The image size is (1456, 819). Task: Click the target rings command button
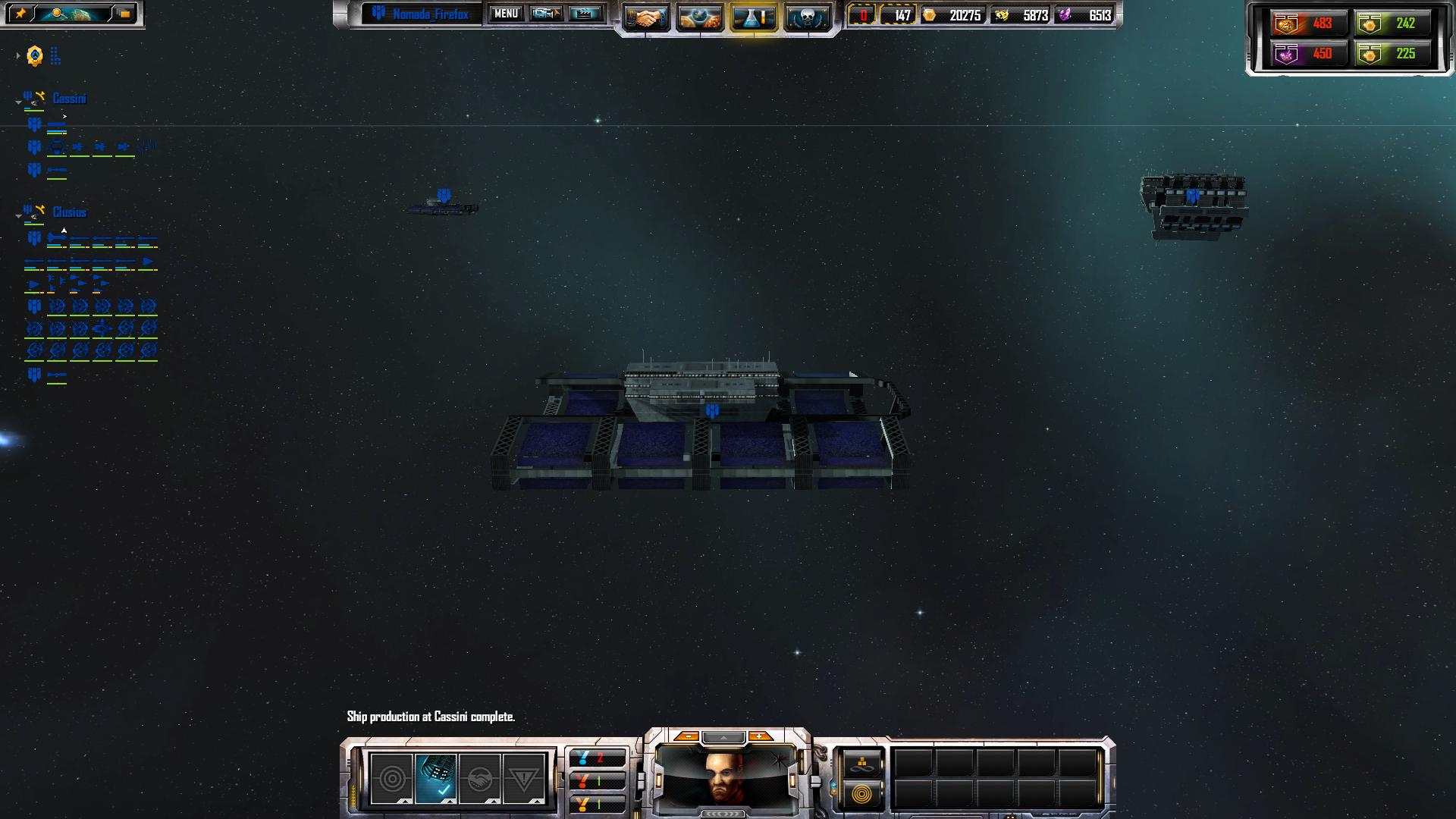[391, 779]
